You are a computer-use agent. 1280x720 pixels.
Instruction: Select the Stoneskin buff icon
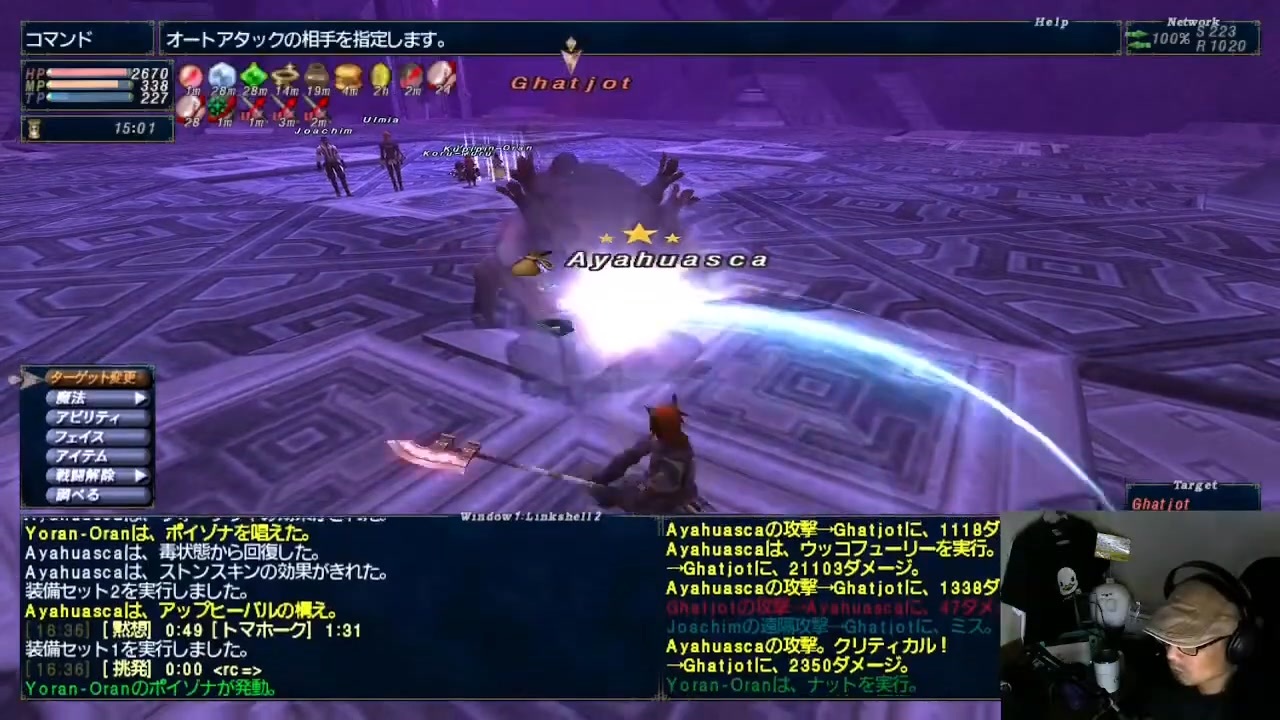pyautogui.click(x=222, y=75)
